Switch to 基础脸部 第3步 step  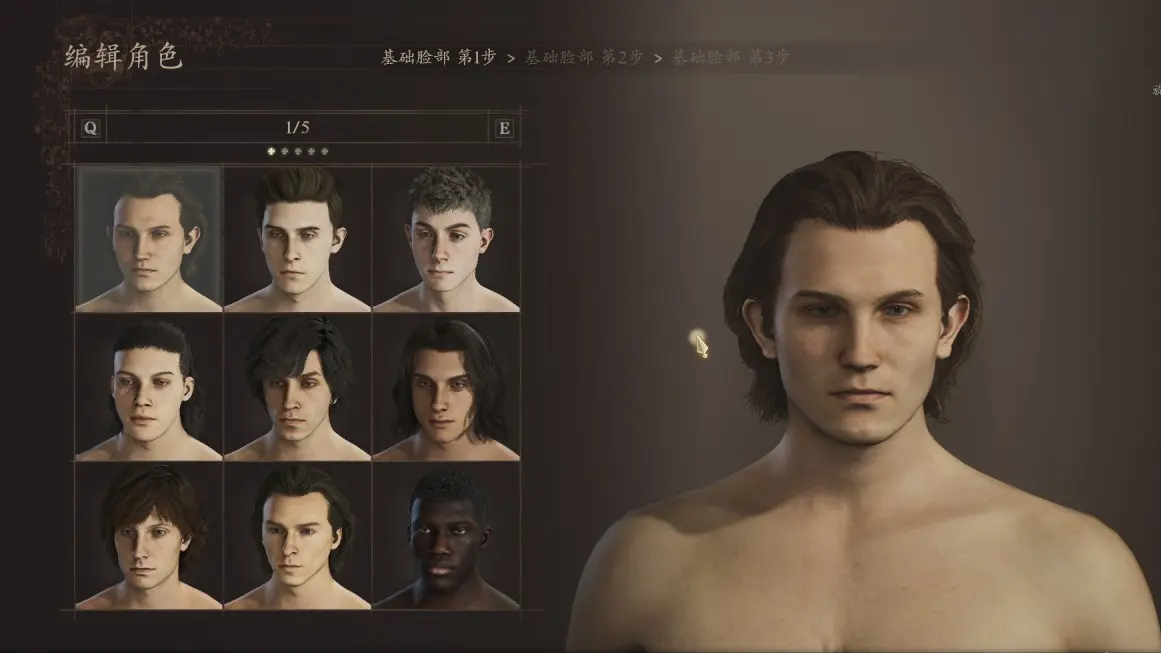coord(730,57)
